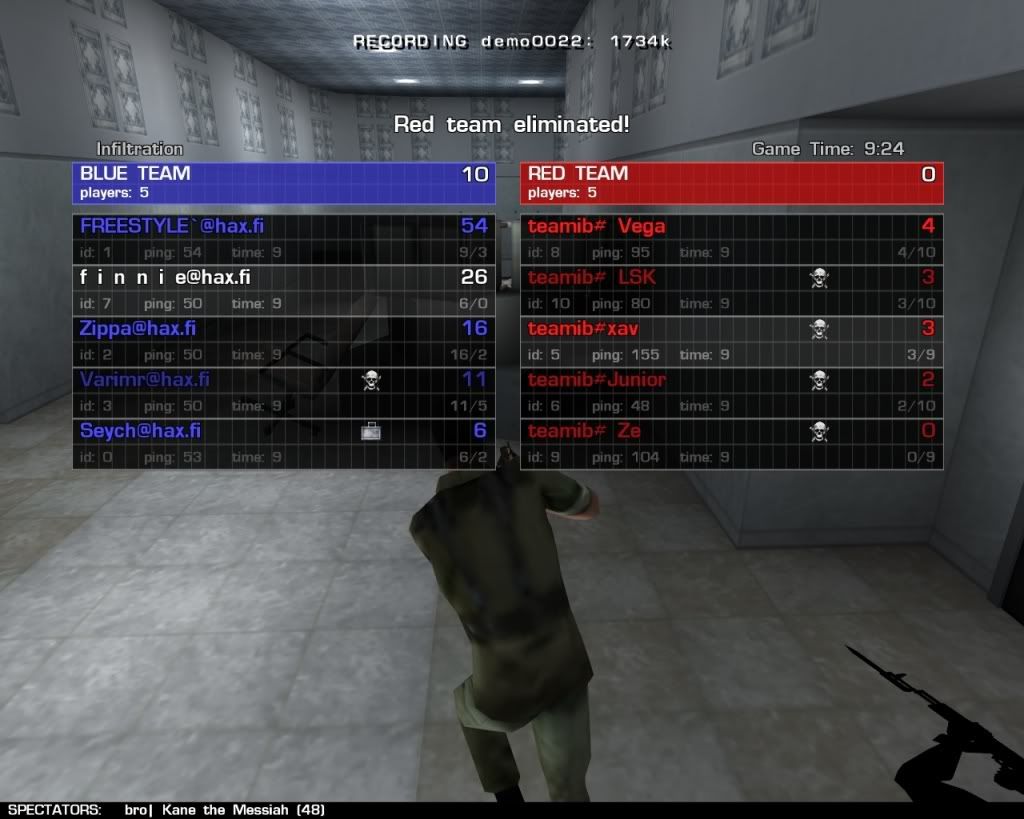Select the f i n n i e@hax.fi row
Viewport: 1024px width, 819px height.
pos(283,289)
